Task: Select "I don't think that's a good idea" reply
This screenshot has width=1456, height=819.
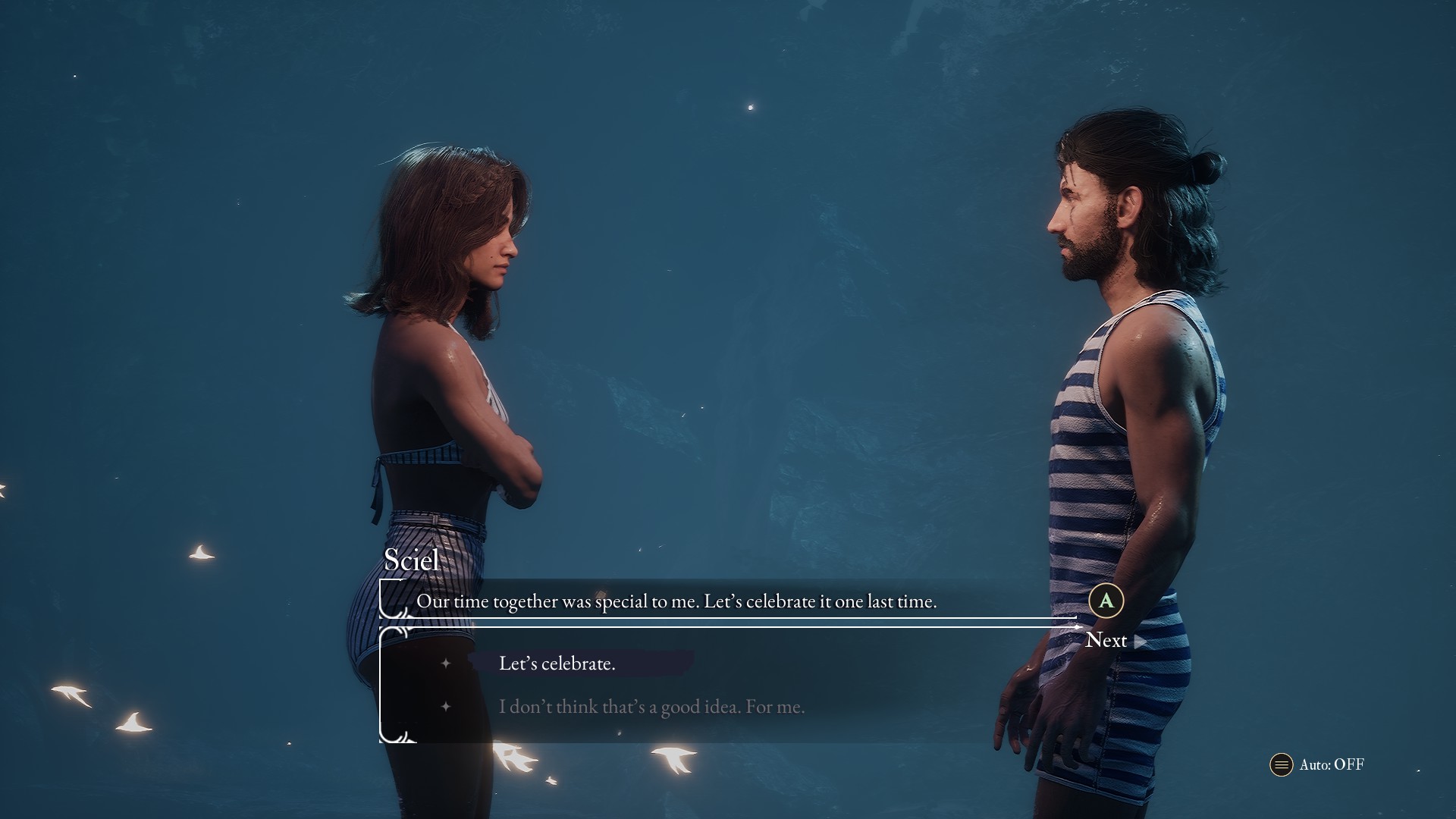Action: [651, 707]
